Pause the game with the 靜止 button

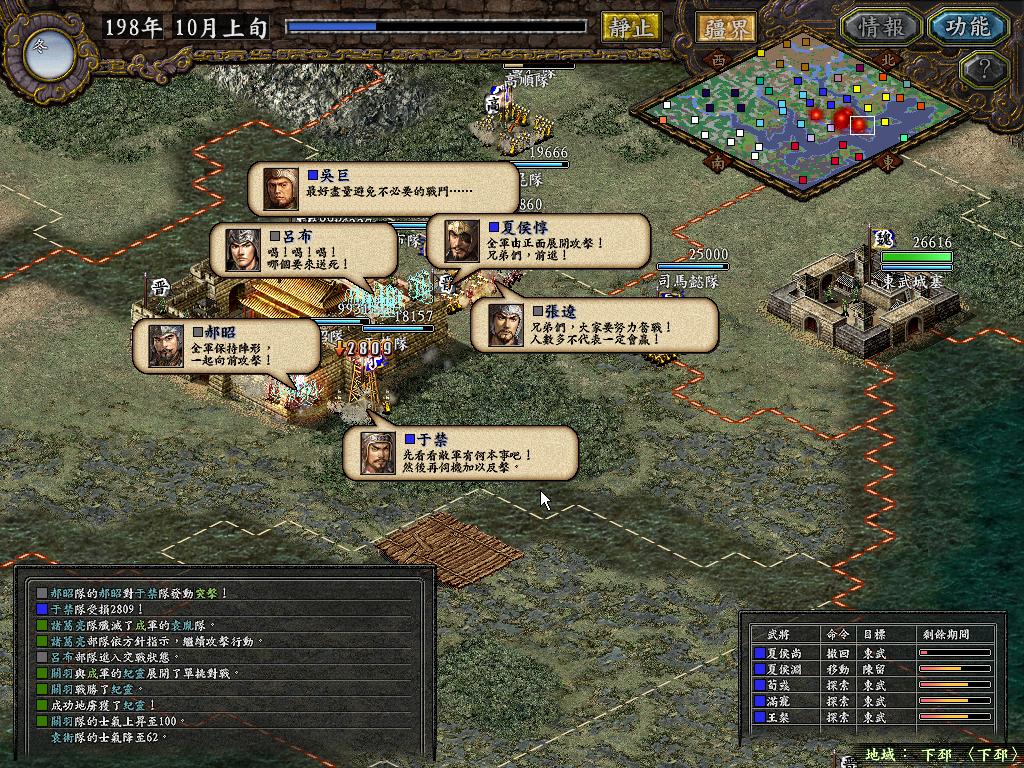coord(631,27)
